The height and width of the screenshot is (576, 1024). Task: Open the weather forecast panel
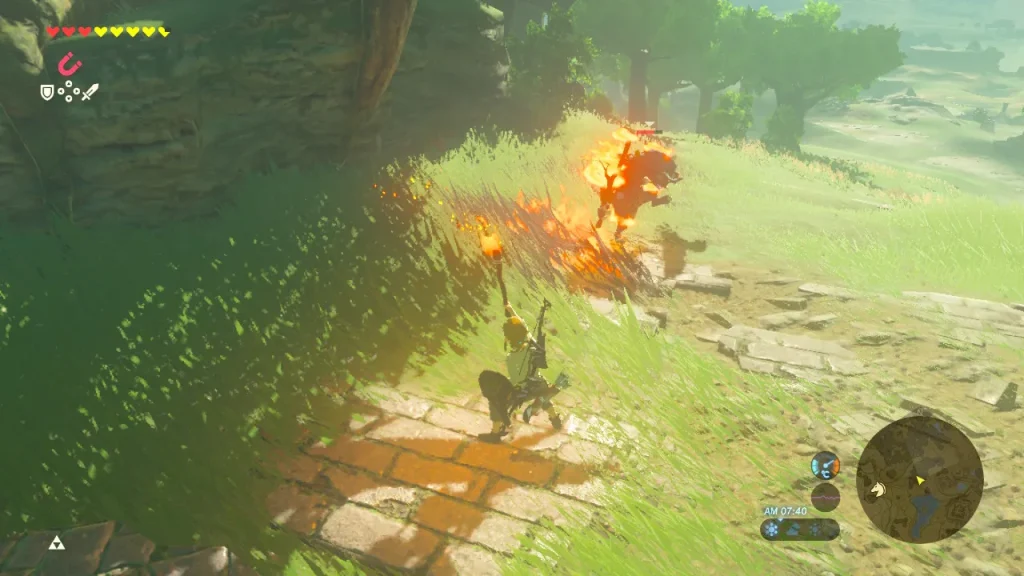[x=799, y=529]
